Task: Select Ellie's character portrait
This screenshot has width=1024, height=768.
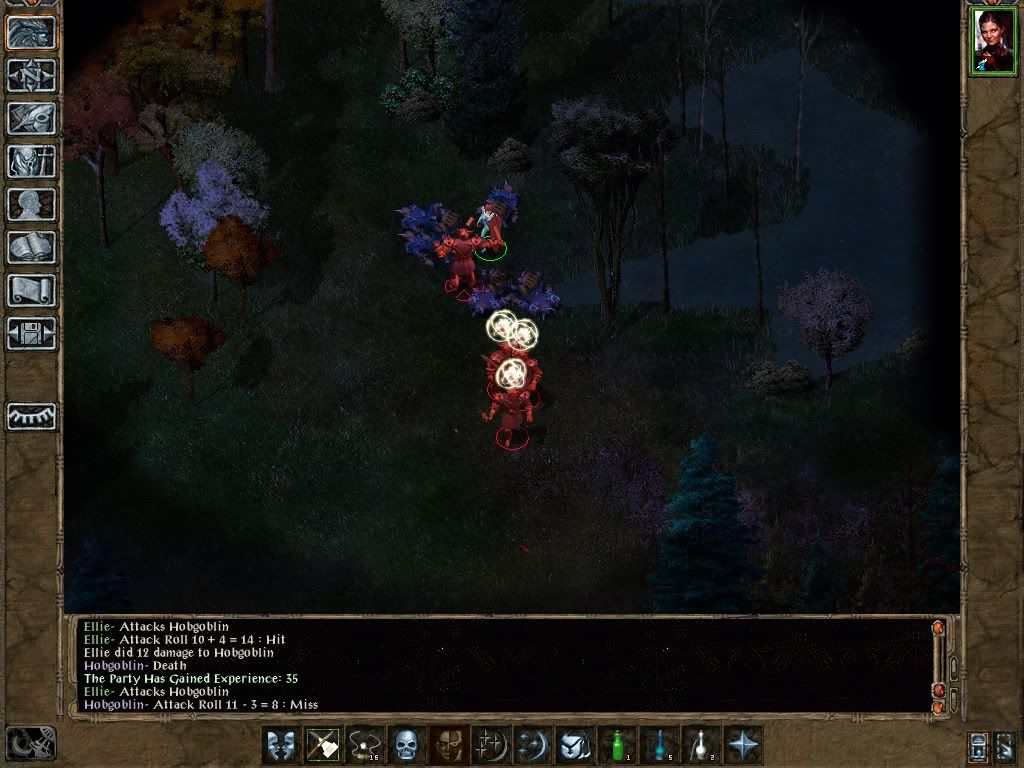Action: 991,40
